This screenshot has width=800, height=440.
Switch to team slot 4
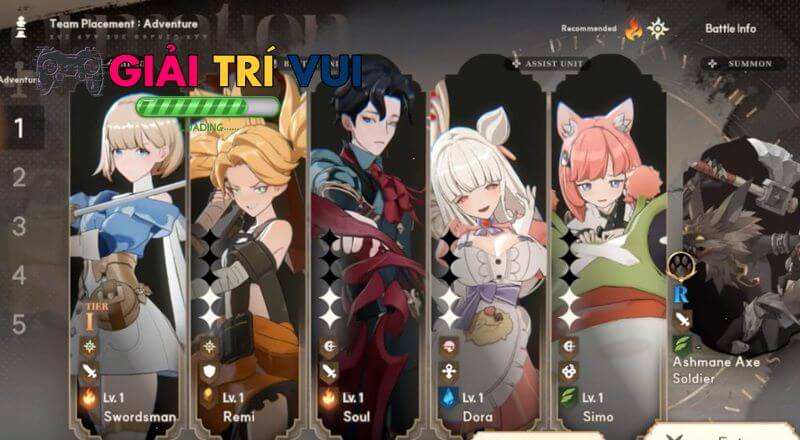[19, 275]
